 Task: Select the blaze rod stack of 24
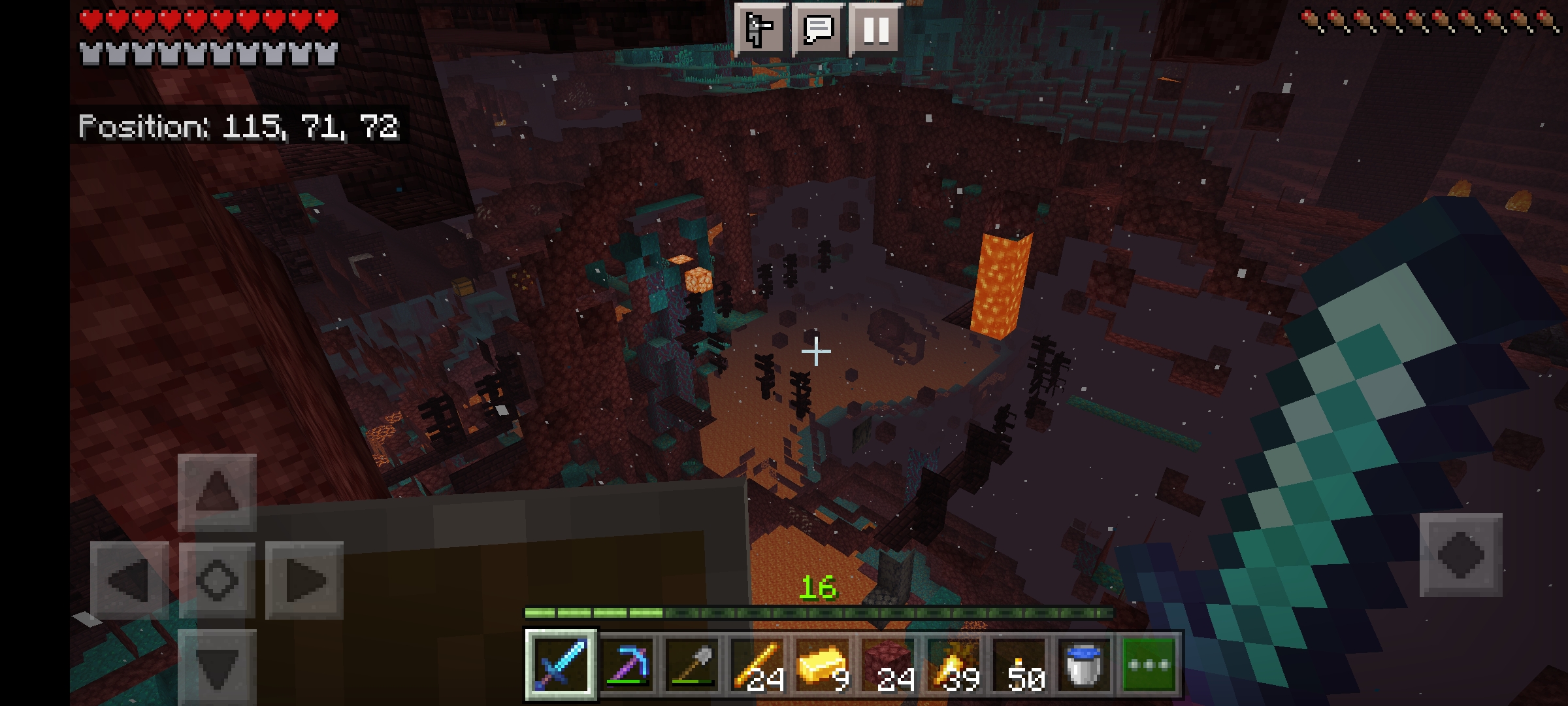coord(757,664)
